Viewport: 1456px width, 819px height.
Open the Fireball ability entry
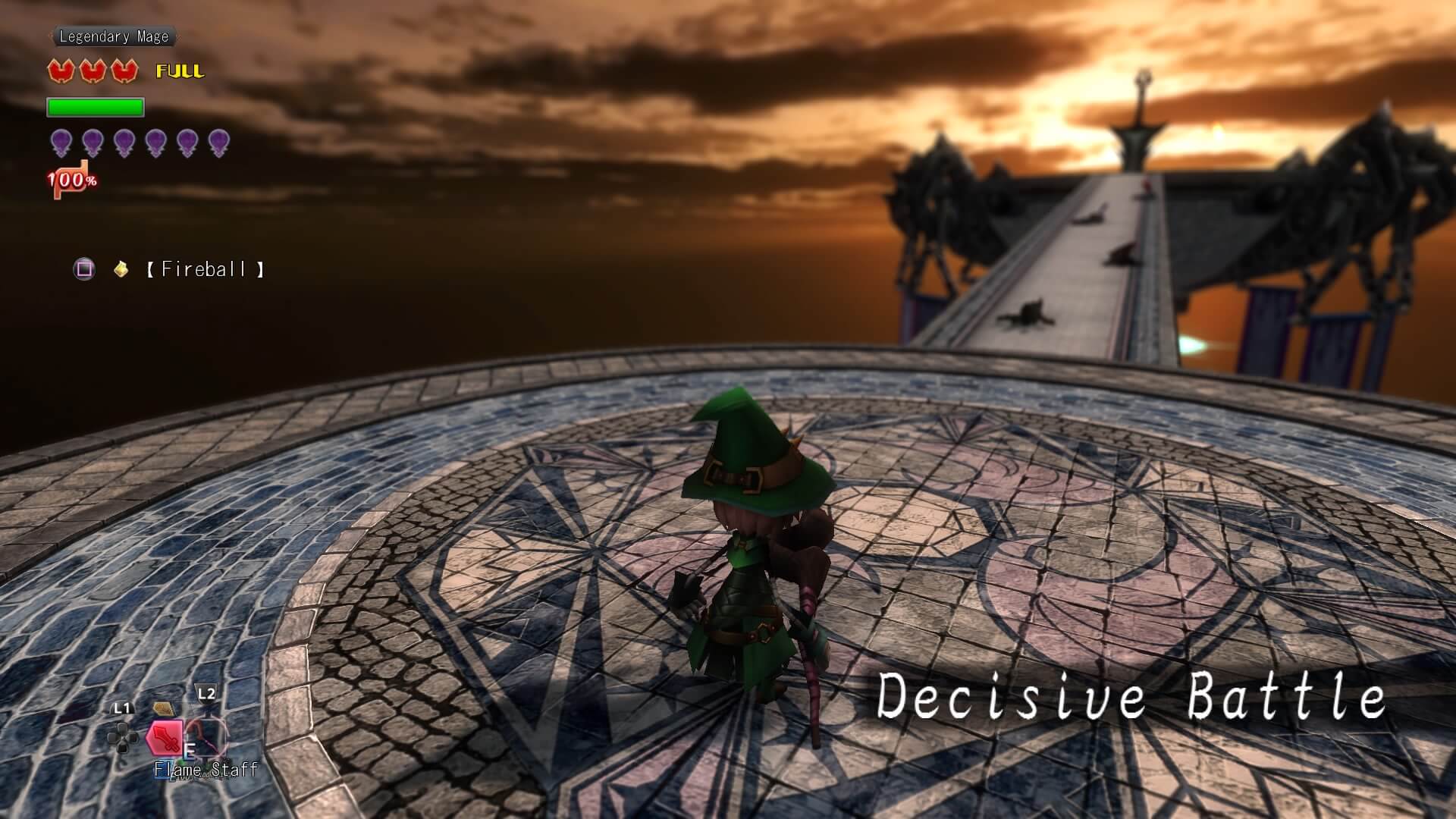tap(206, 269)
